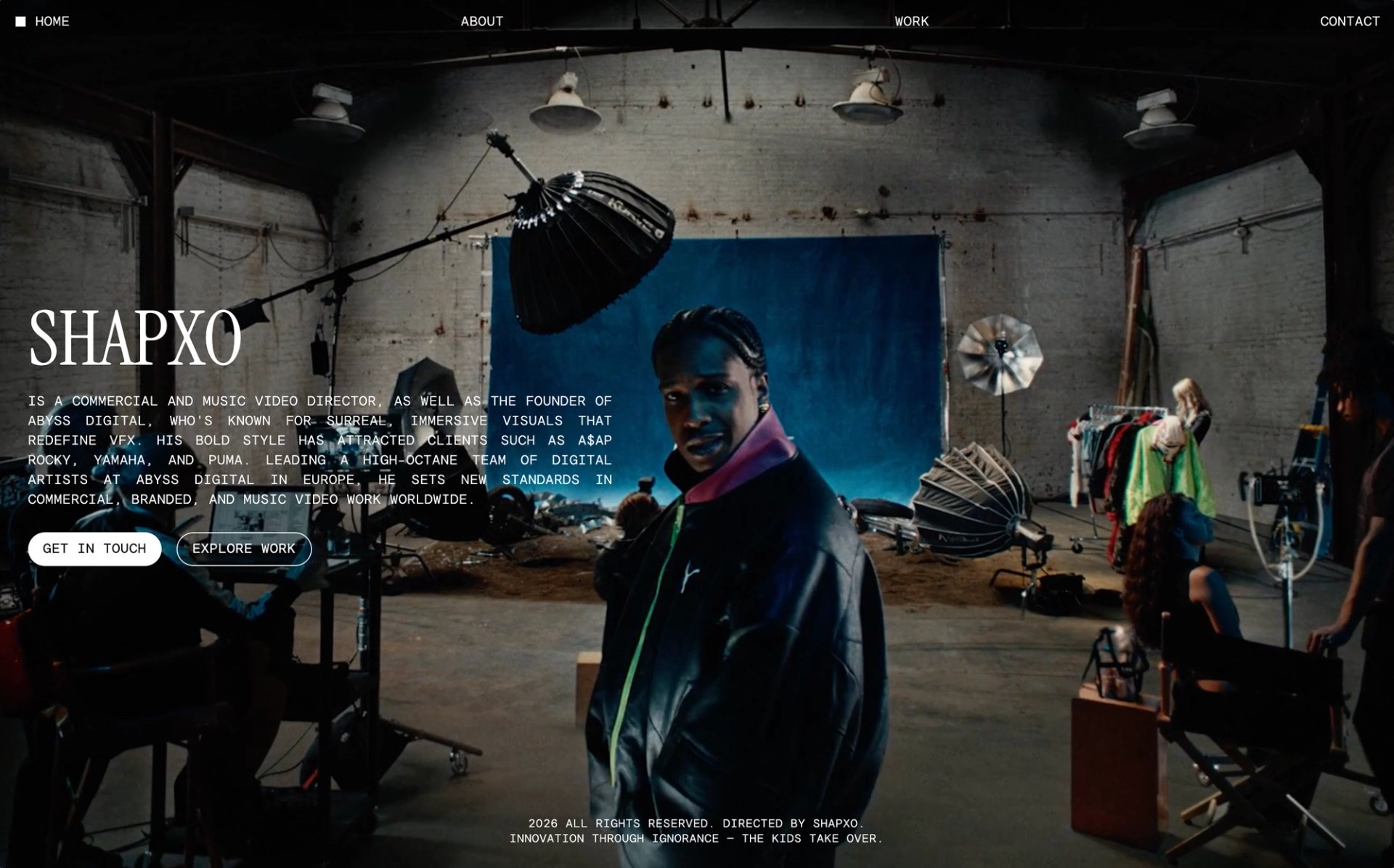Choose the EXPLORE WORK button
This screenshot has height=868, width=1394.
244,549
